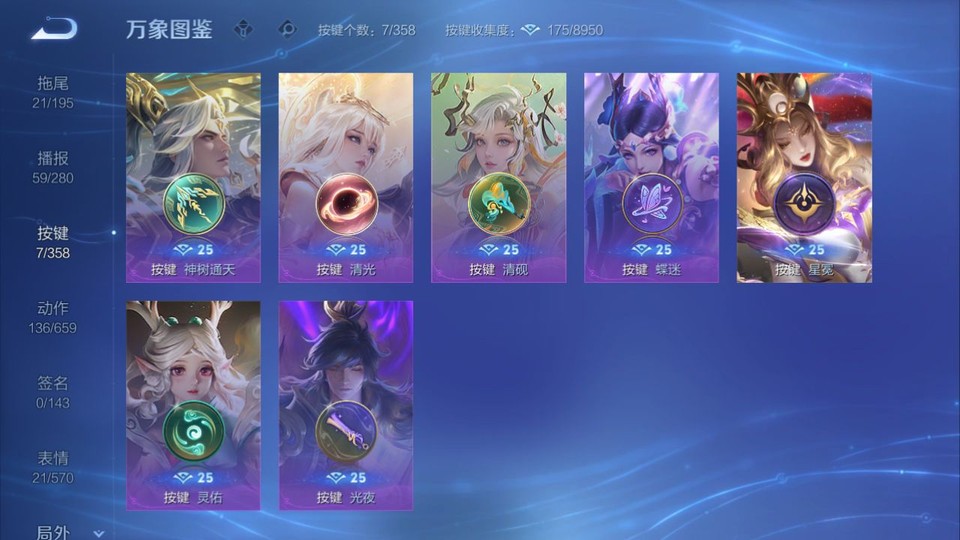Open the 表情 tab

(x=53, y=467)
